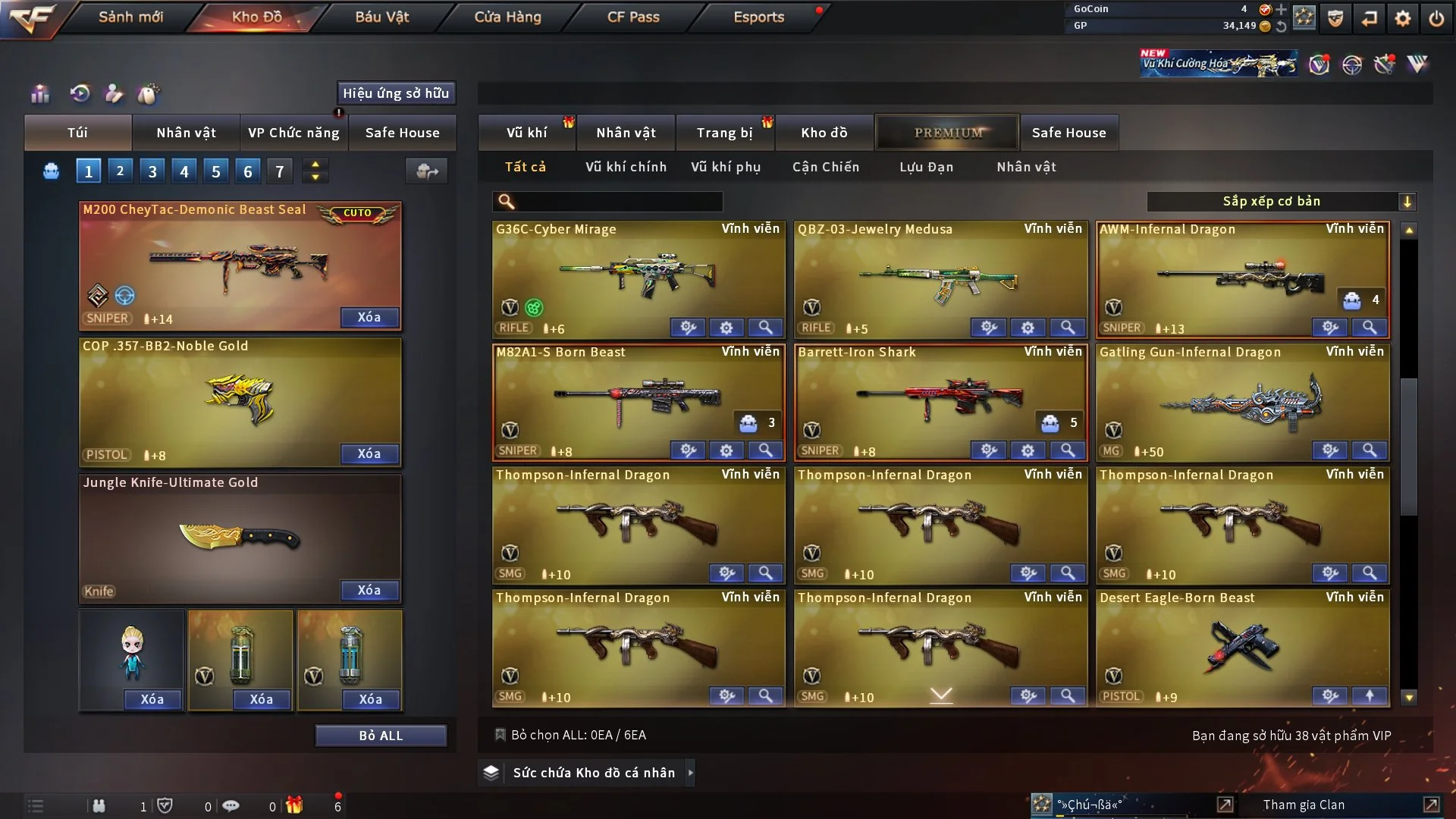
Task: Select bag number 3
Action: [x=152, y=171]
